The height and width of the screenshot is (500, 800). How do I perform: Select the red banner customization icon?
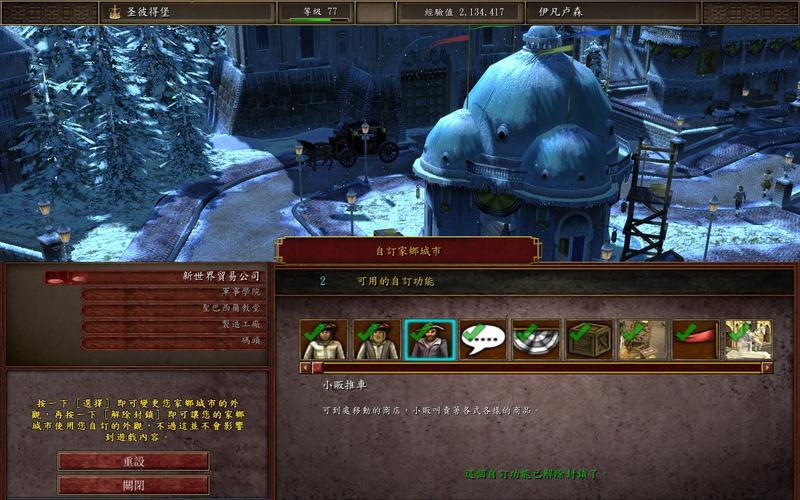tap(697, 340)
